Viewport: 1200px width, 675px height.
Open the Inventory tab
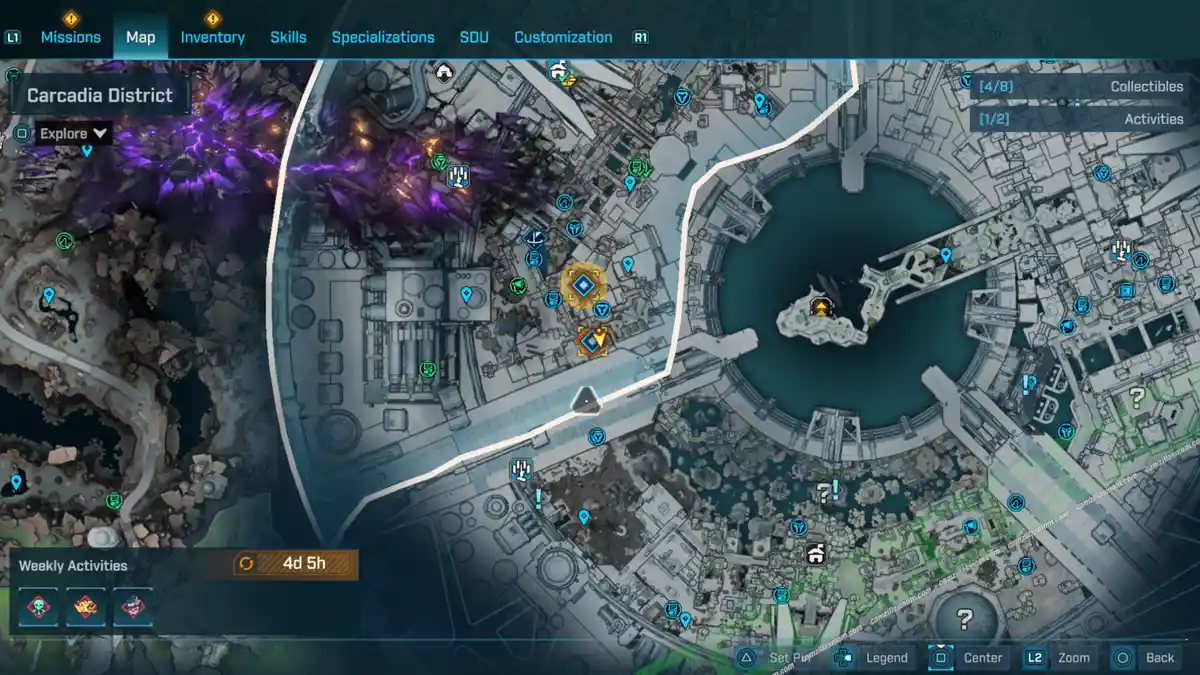tap(212, 37)
